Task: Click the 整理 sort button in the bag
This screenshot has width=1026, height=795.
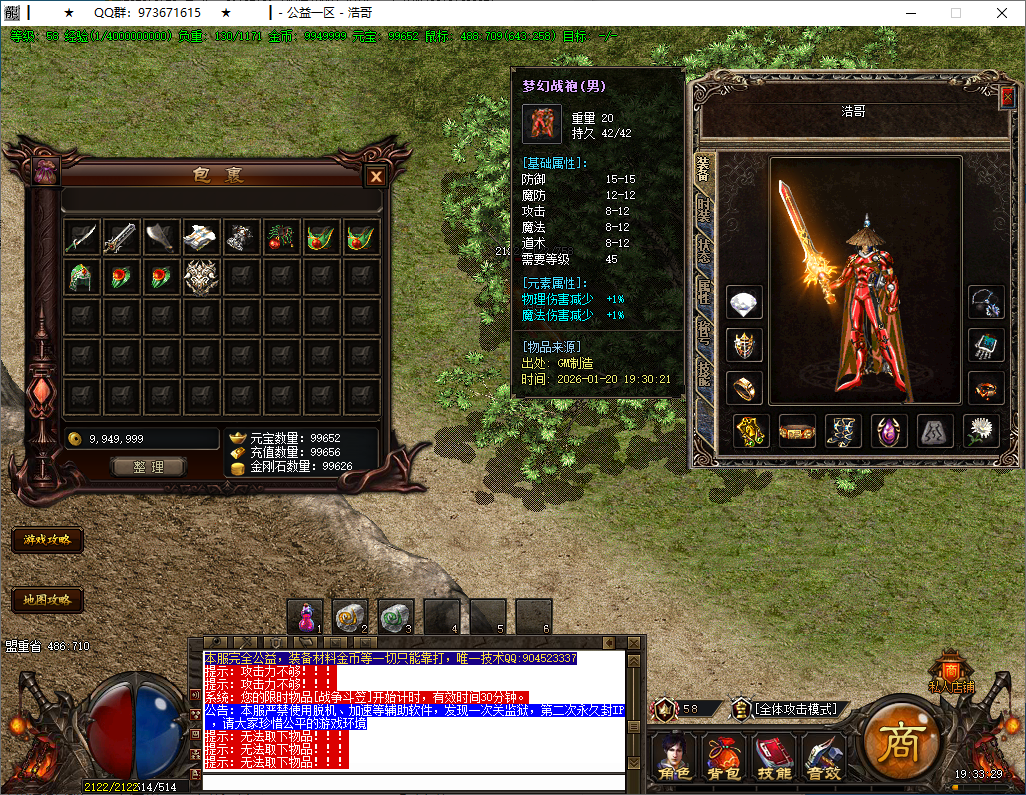Action: [x=149, y=467]
